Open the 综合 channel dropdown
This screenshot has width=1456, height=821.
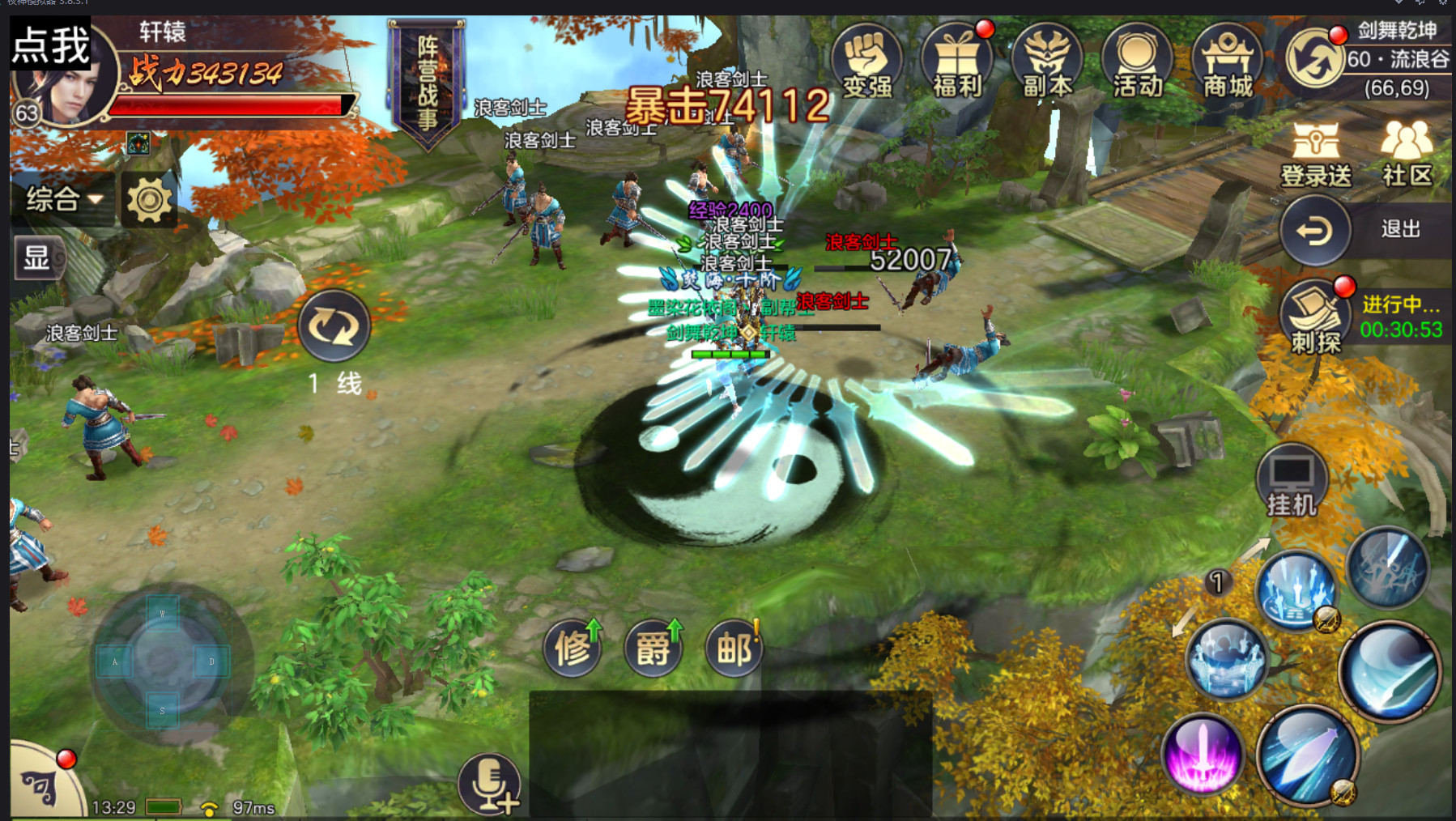coord(63,198)
